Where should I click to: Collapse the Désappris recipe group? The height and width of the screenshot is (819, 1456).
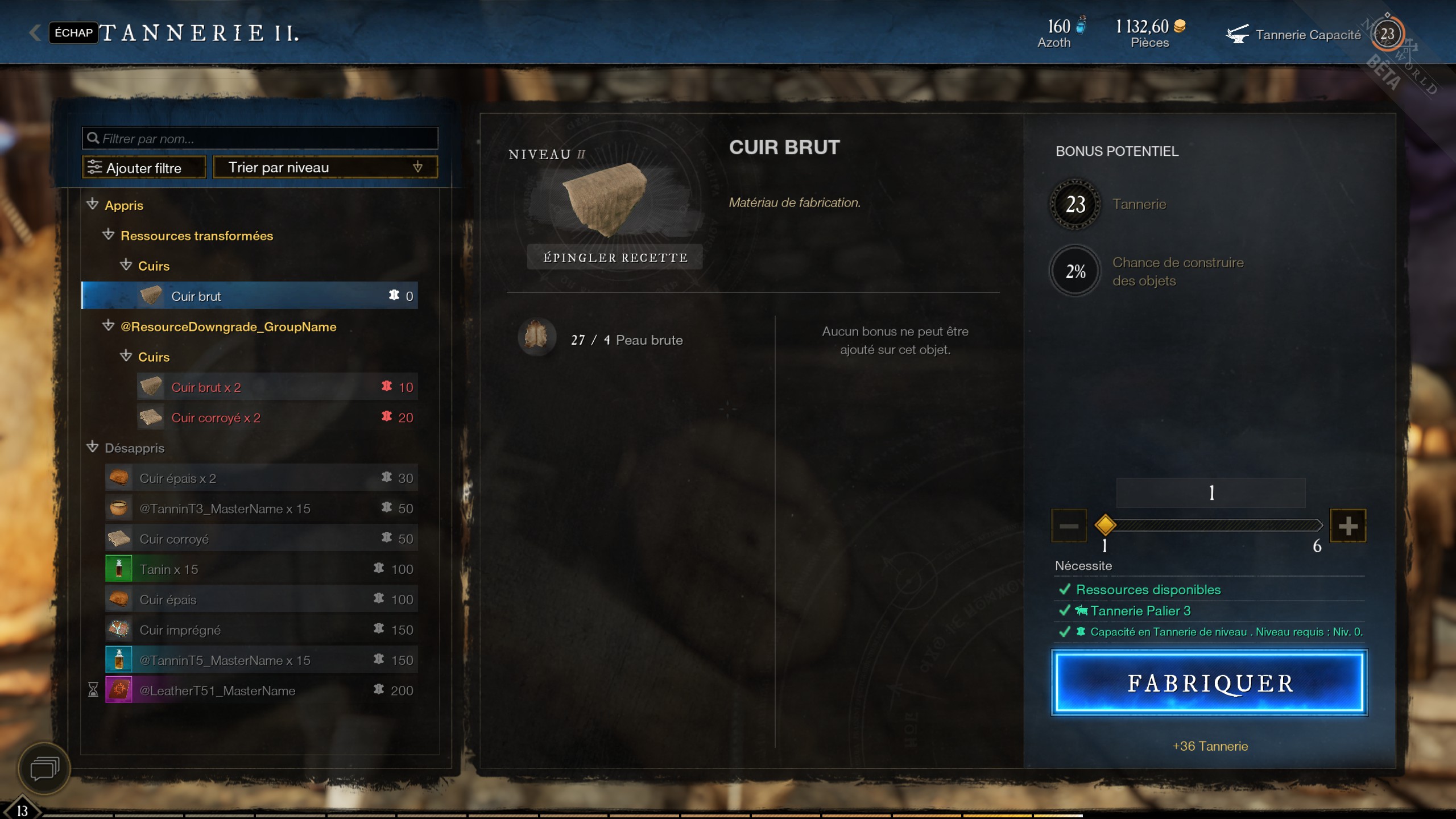click(93, 448)
